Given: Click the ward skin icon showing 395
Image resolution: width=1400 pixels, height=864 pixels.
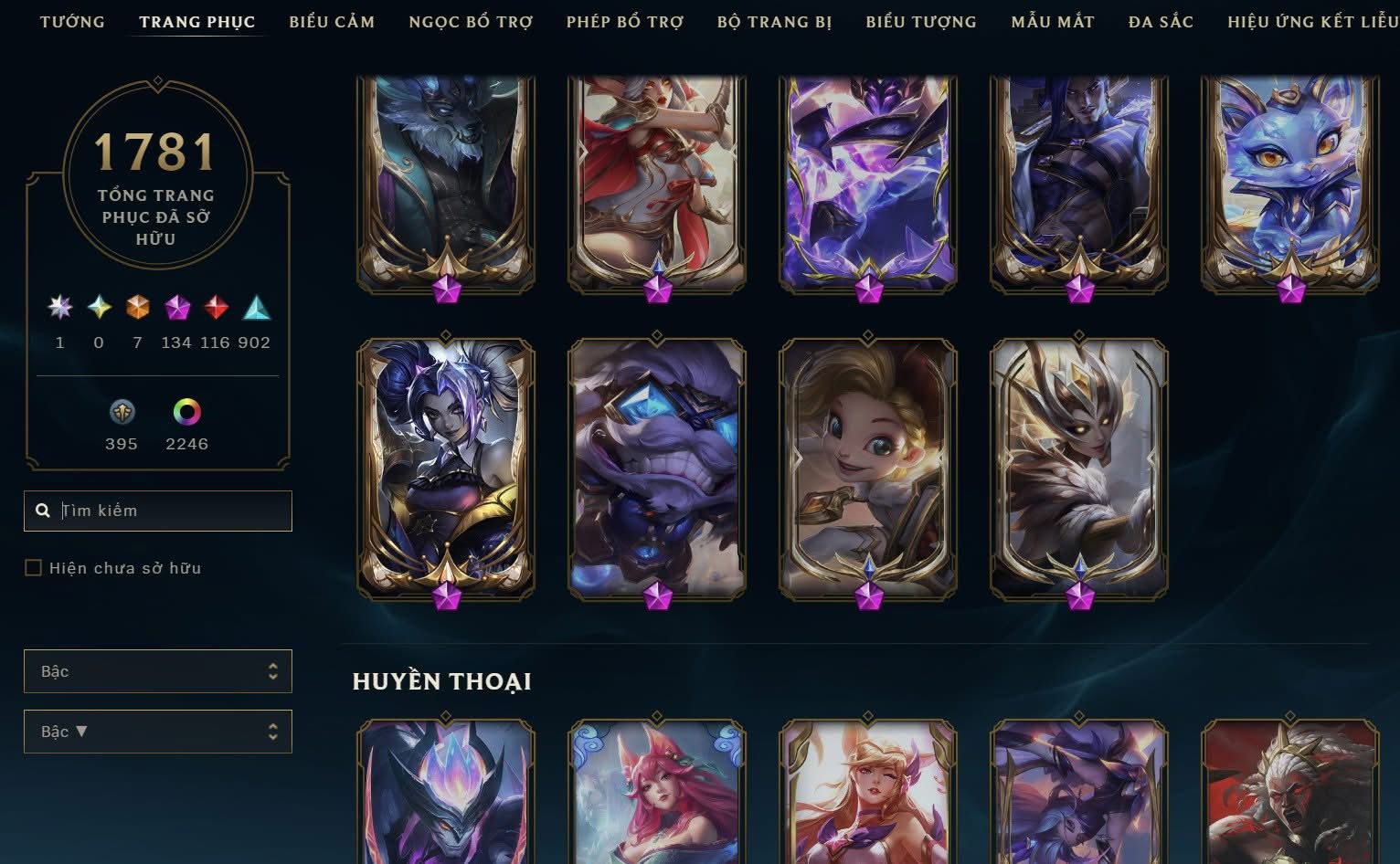Looking at the screenshot, I should 121,413.
